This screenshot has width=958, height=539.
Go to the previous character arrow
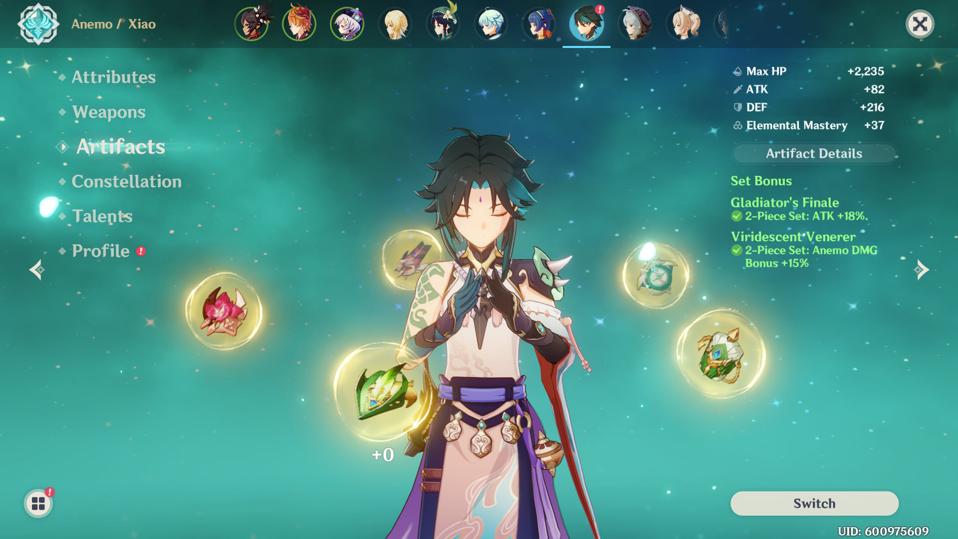(x=37, y=270)
